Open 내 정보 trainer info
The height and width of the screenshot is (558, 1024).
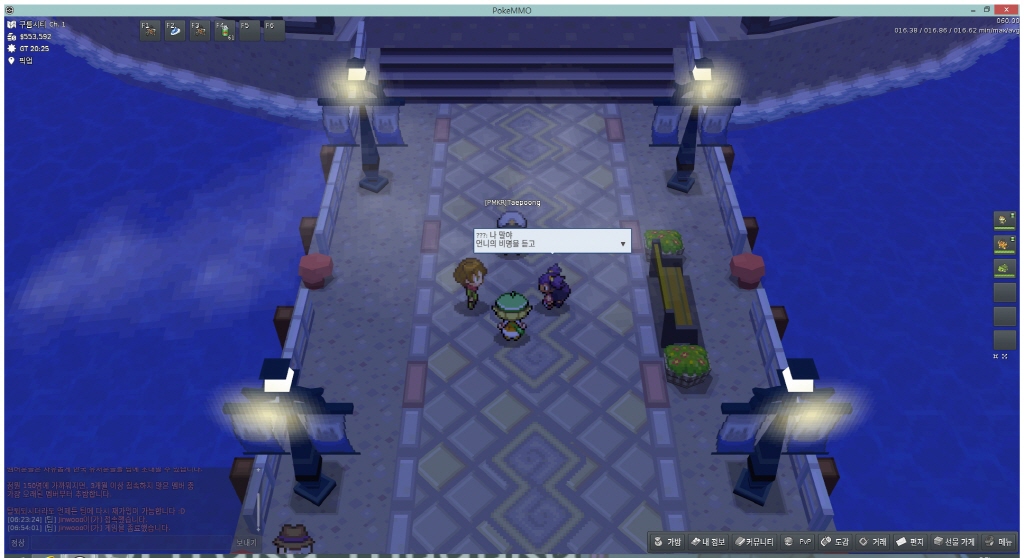[708, 542]
